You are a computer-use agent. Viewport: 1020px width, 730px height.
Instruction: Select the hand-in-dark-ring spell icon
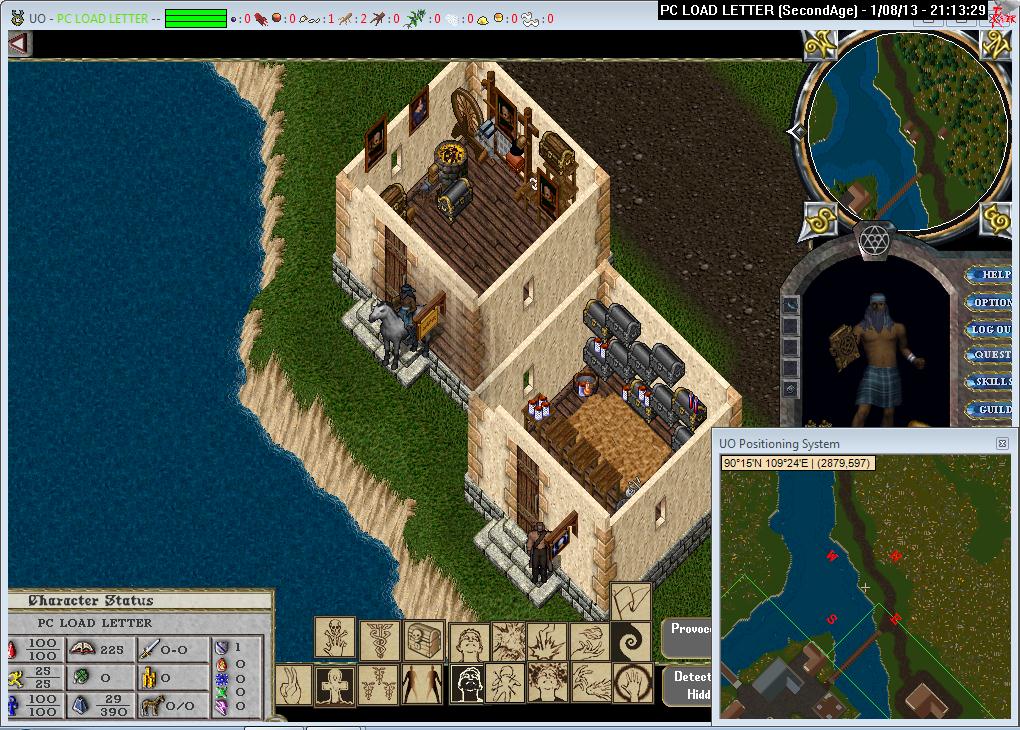(632, 685)
